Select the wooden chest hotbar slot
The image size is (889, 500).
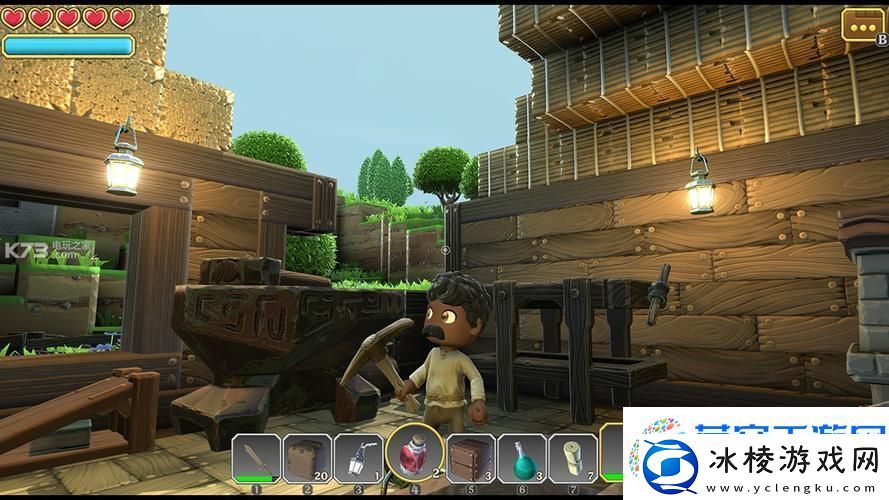click(469, 459)
